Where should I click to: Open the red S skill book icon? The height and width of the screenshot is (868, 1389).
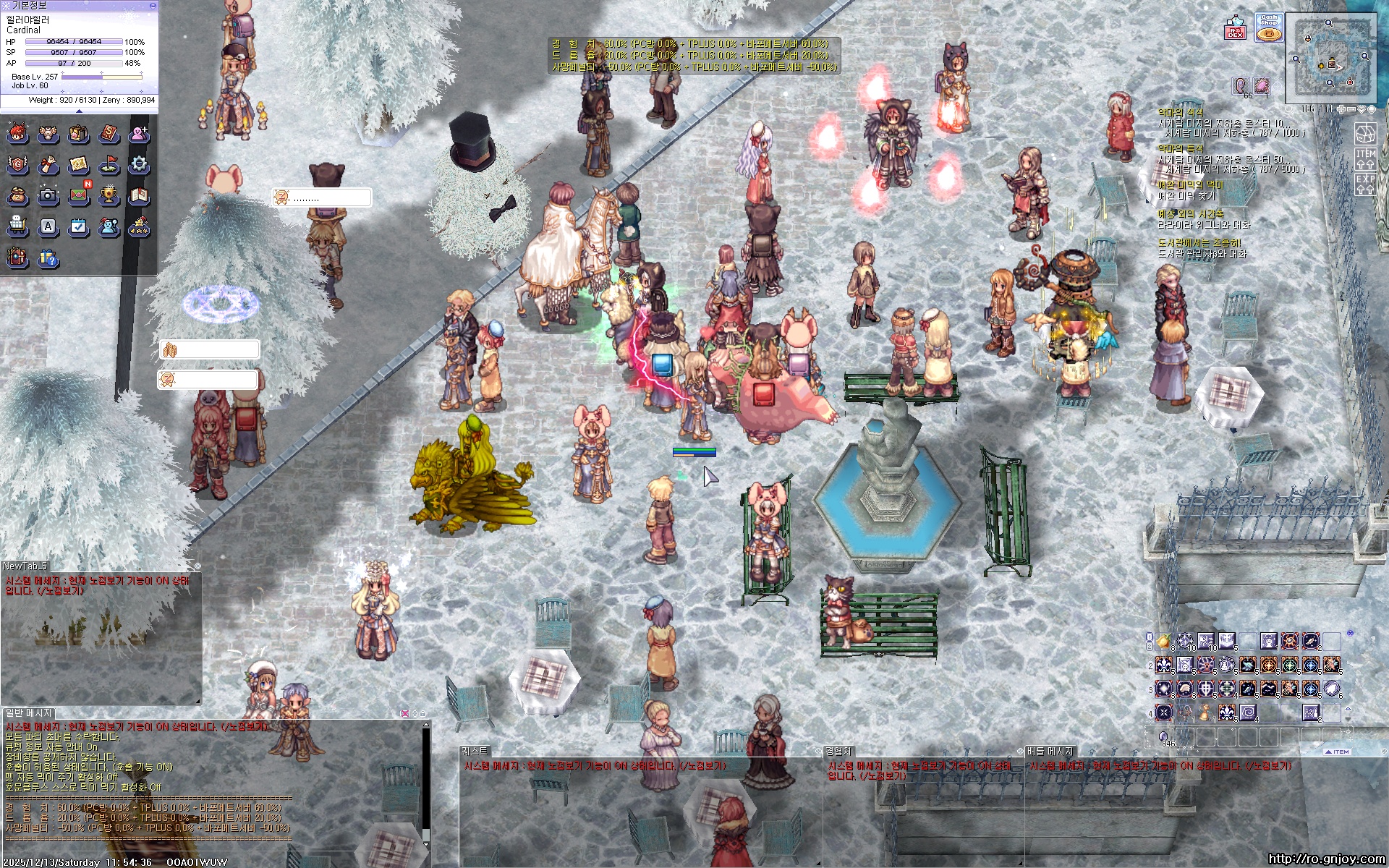pos(109,134)
